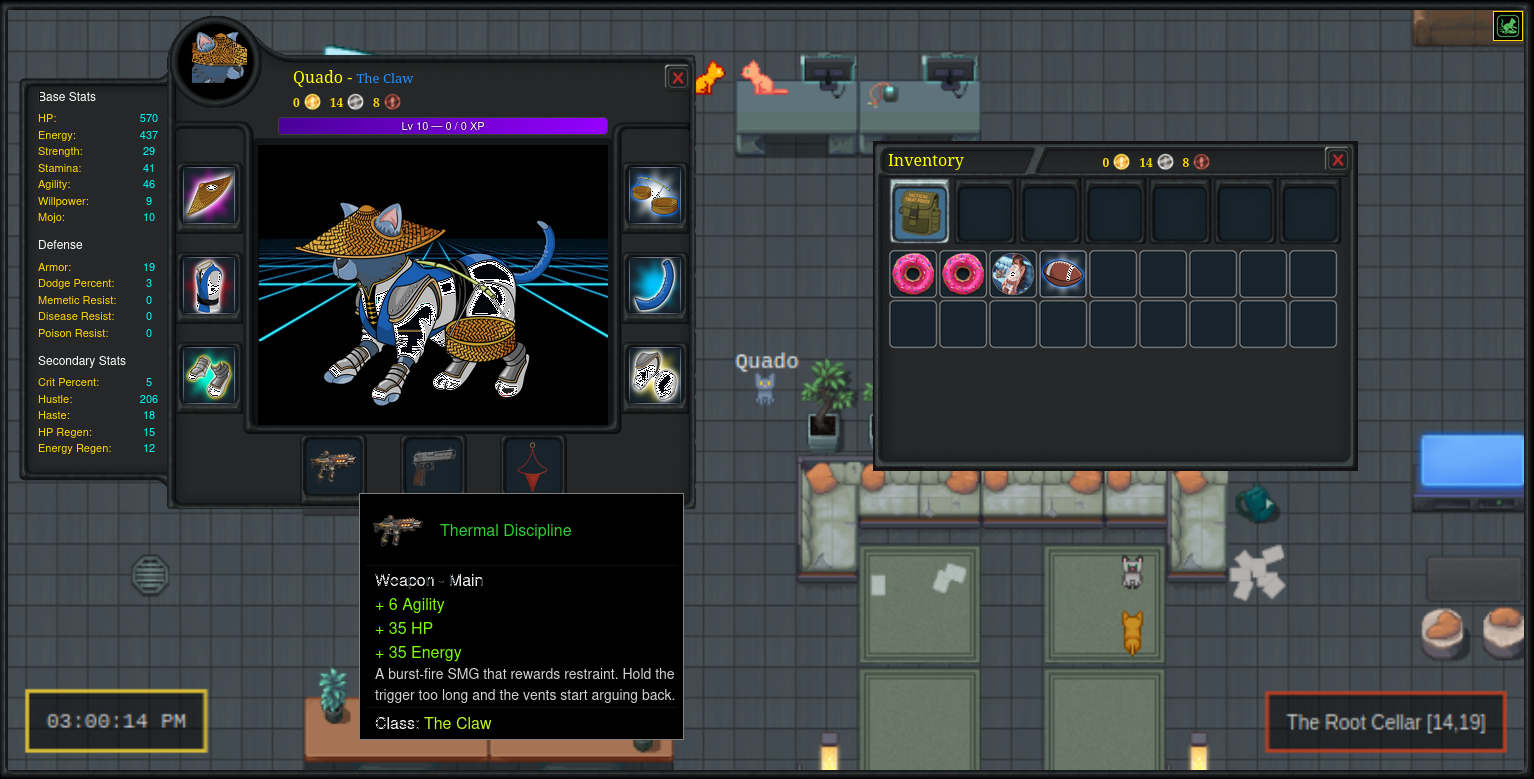This screenshot has width=1534, height=779.
Task: Click the armored gauntlets equipment slot
Action: coord(210,375)
